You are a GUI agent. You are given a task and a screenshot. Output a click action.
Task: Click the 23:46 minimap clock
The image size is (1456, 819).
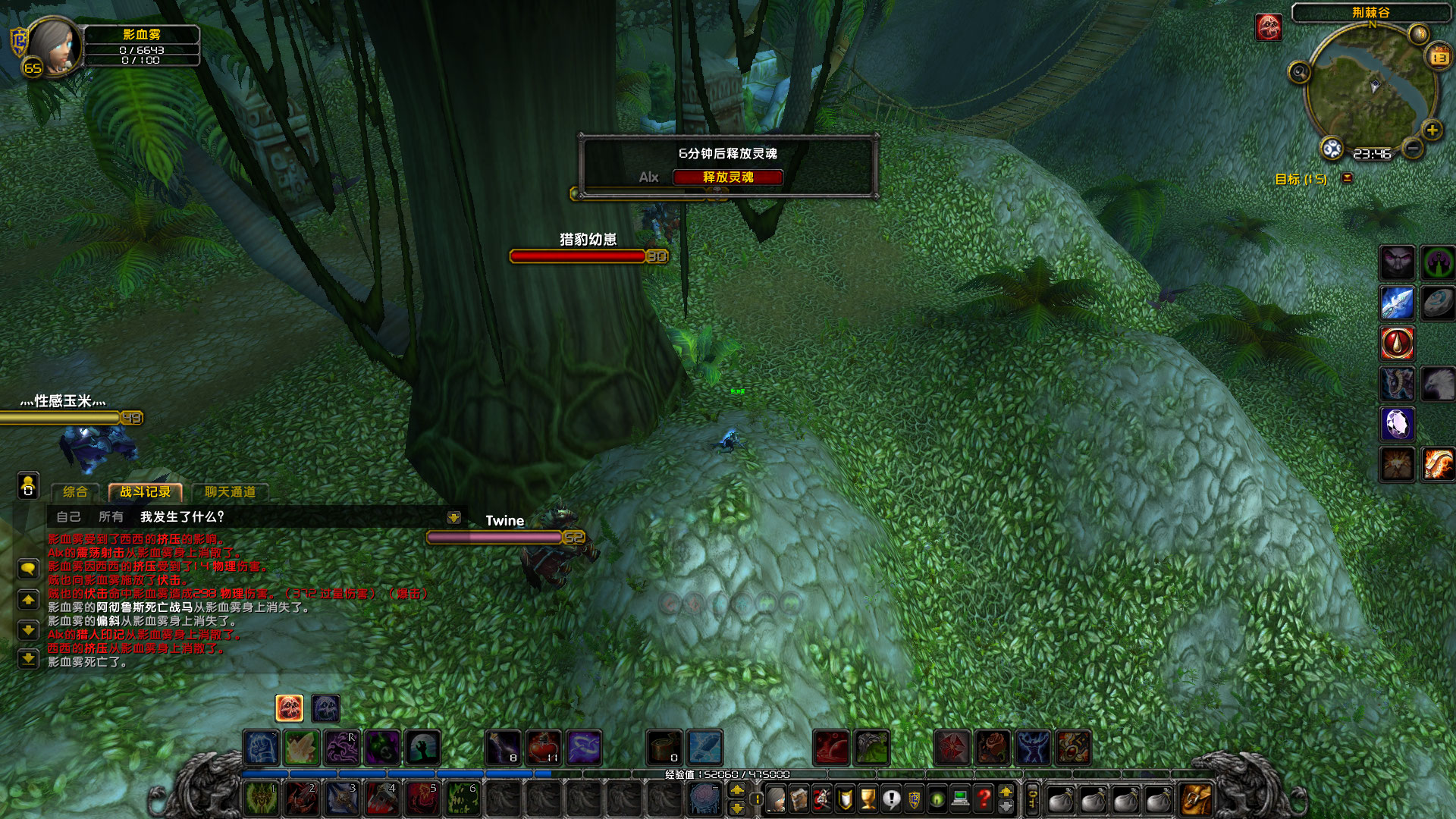[1373, 154]
